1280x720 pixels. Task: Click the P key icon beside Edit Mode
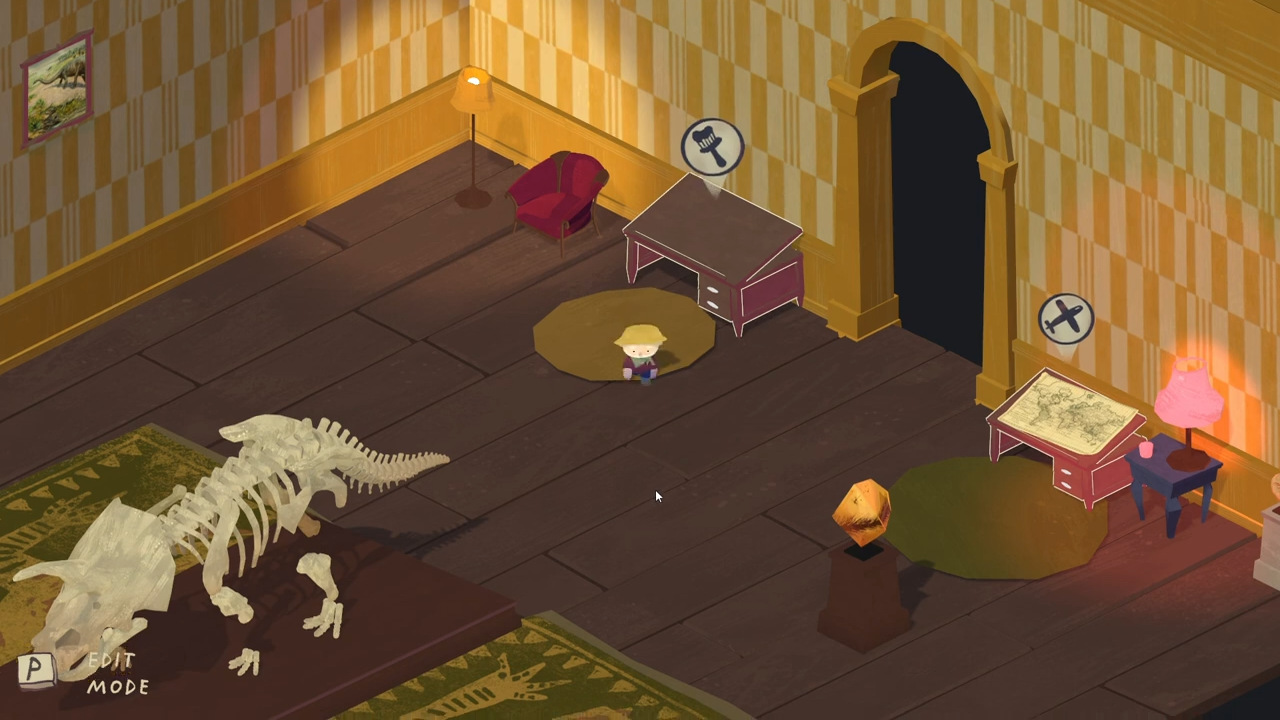click(36, 670)
